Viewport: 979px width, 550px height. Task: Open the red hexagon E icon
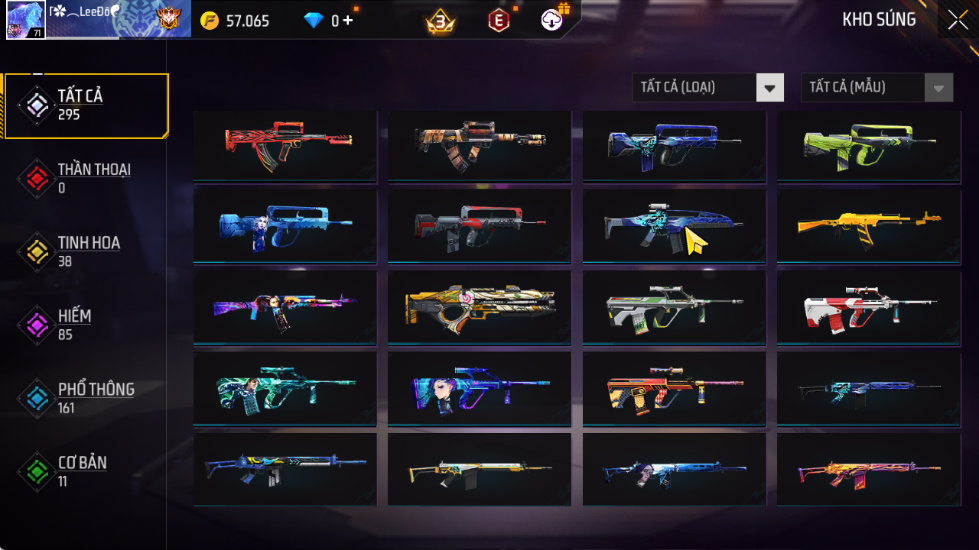click(498, 21)
